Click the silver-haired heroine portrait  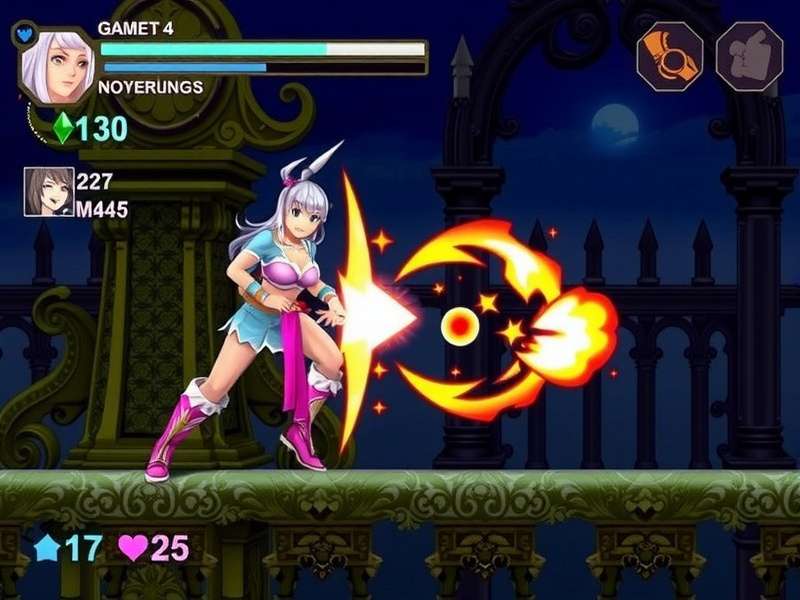pyautogui.click(x=55, y=66)
